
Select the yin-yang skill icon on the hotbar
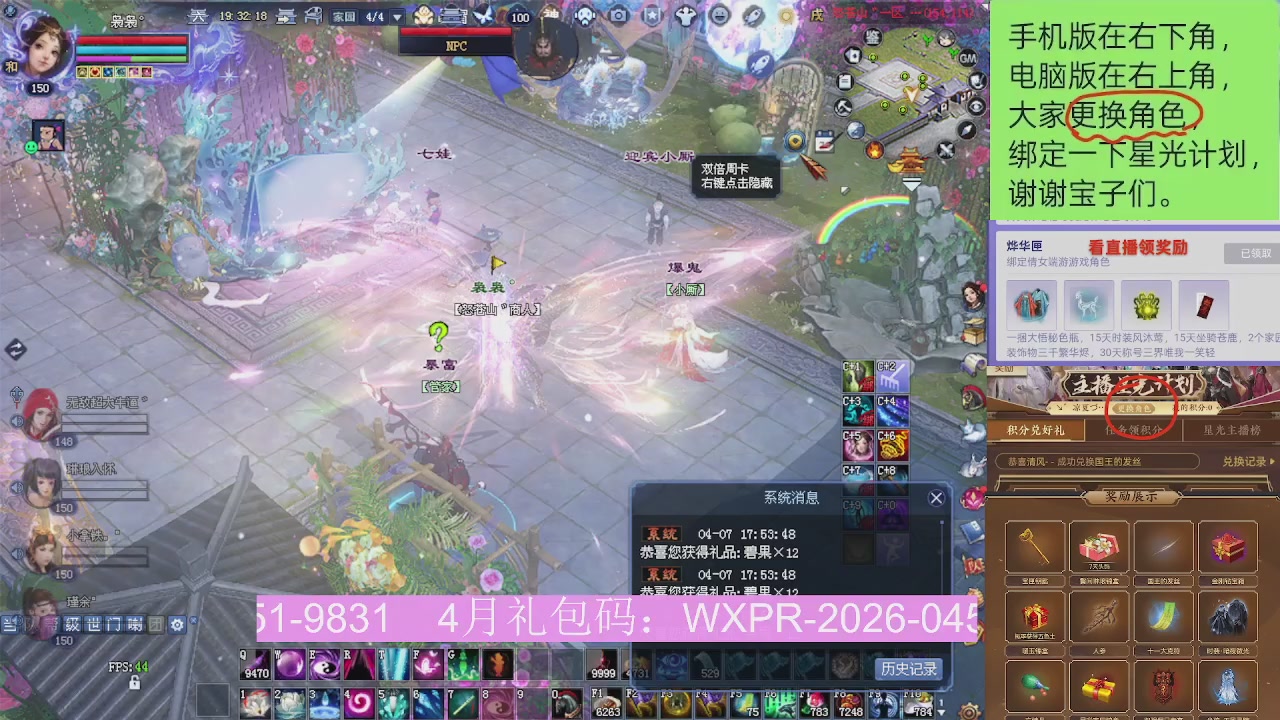325,666
